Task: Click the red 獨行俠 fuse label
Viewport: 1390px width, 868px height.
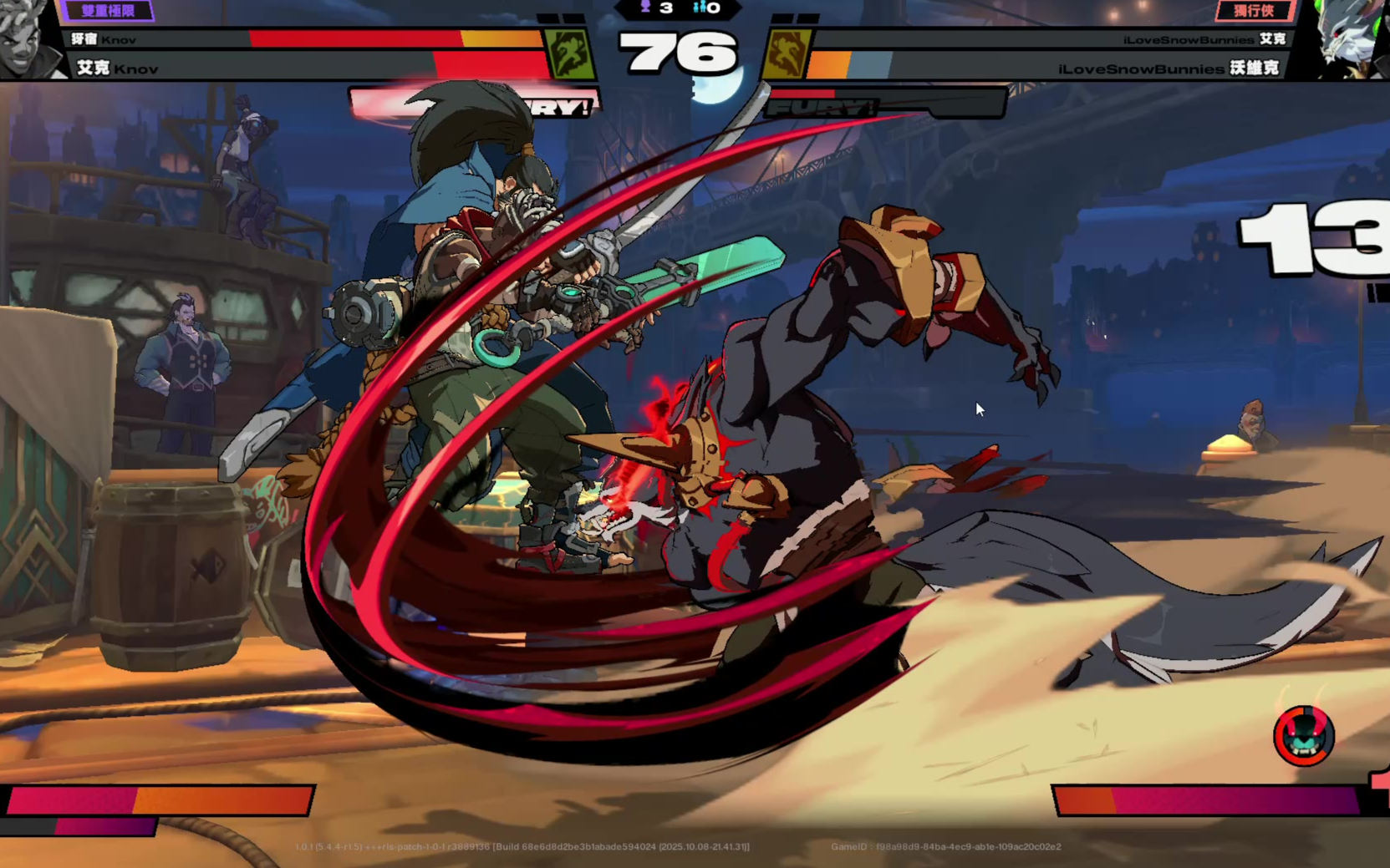Action: point(1254,11)
